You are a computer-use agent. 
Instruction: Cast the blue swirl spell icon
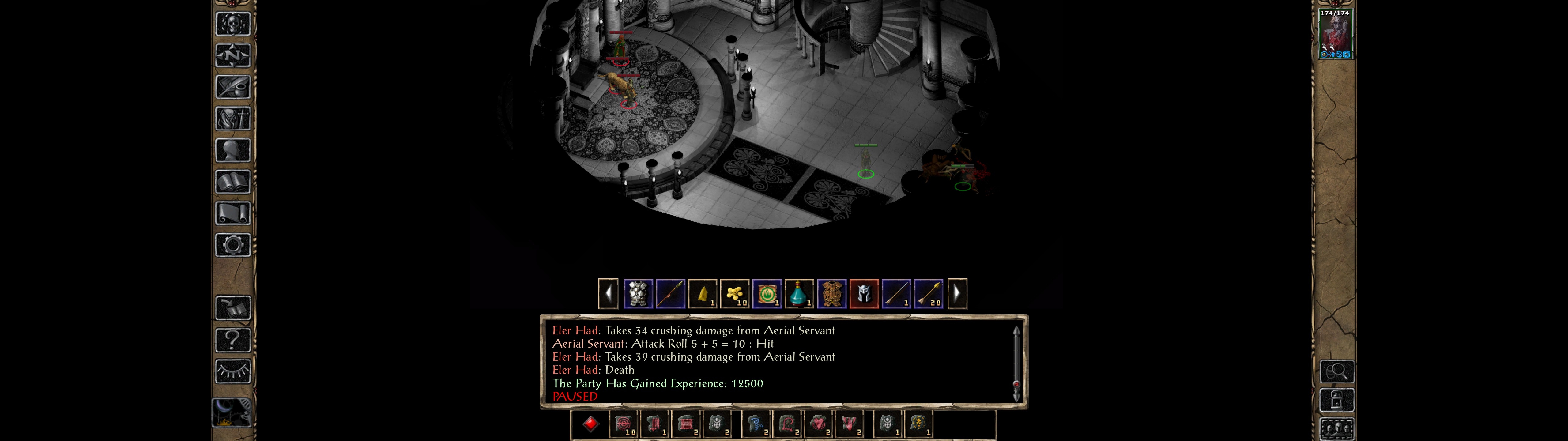tap(756, 424)
